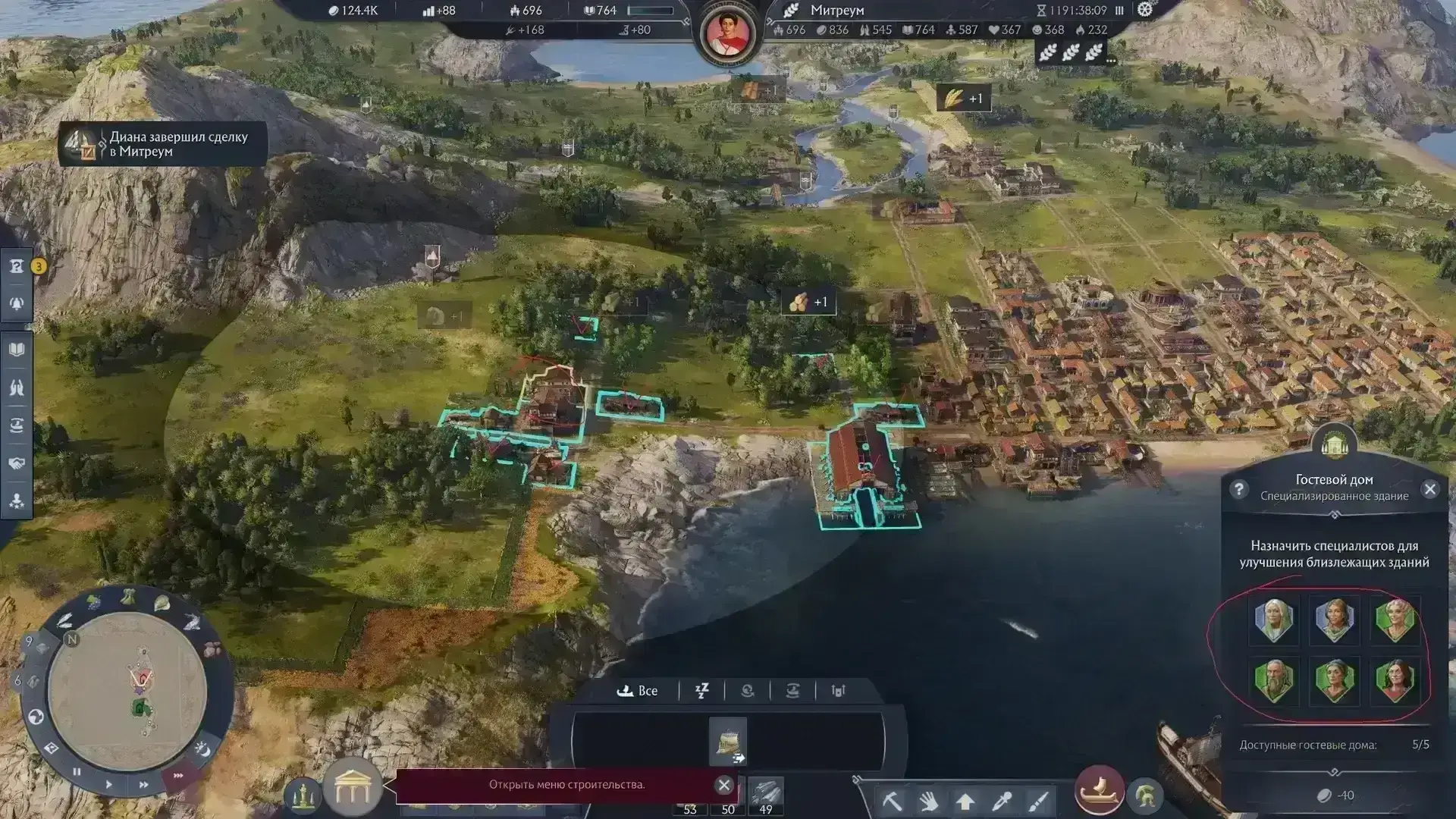Screen dimensions: 1456x819
Task: Click the minimap
Action: 127,692
